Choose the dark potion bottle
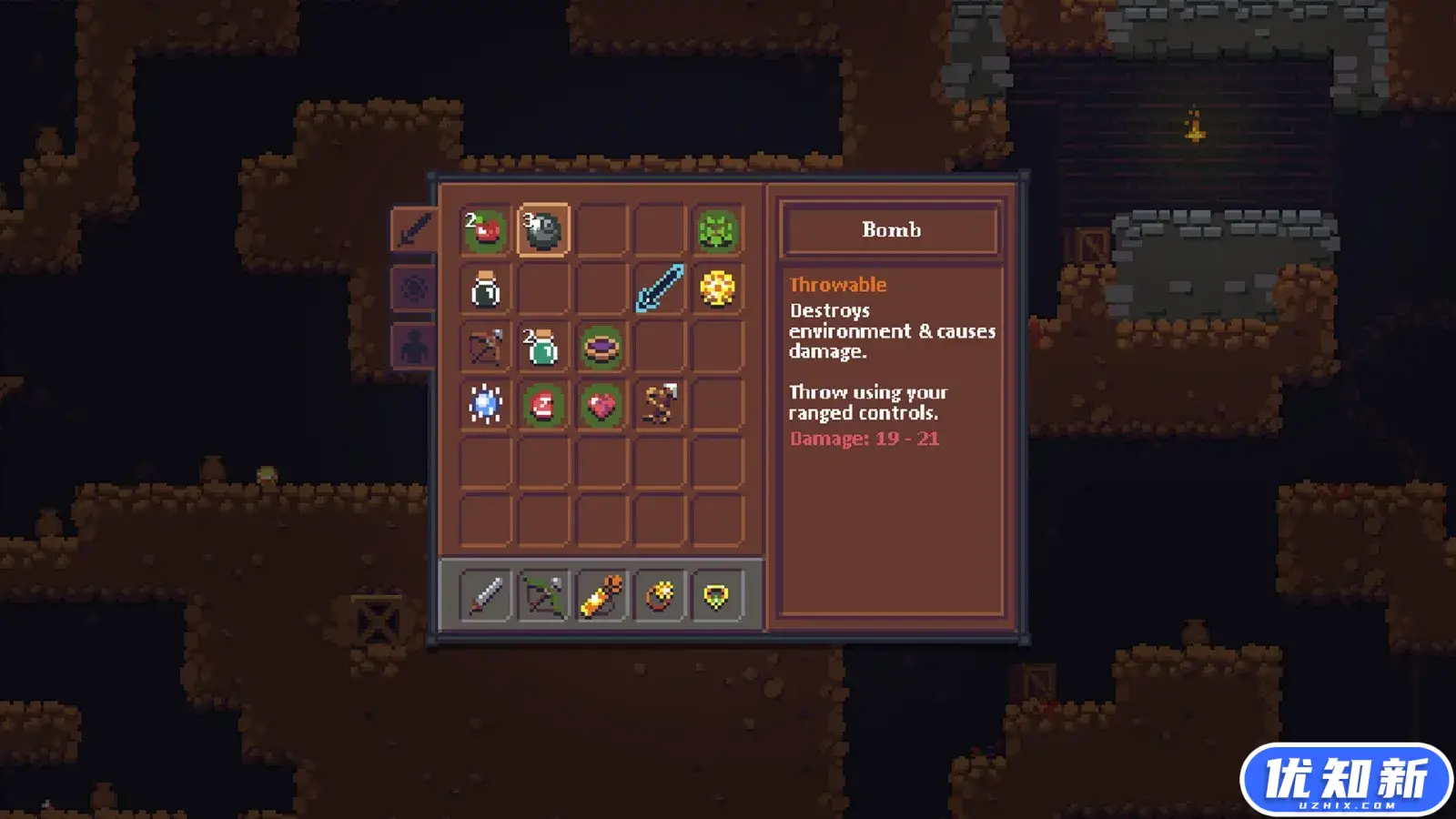The image size is (1456, 819). [485, 289]
